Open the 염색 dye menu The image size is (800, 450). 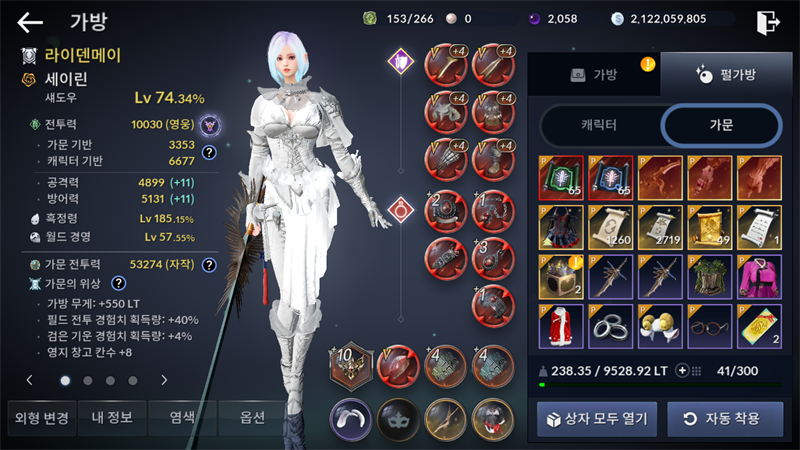pos(182,418)
